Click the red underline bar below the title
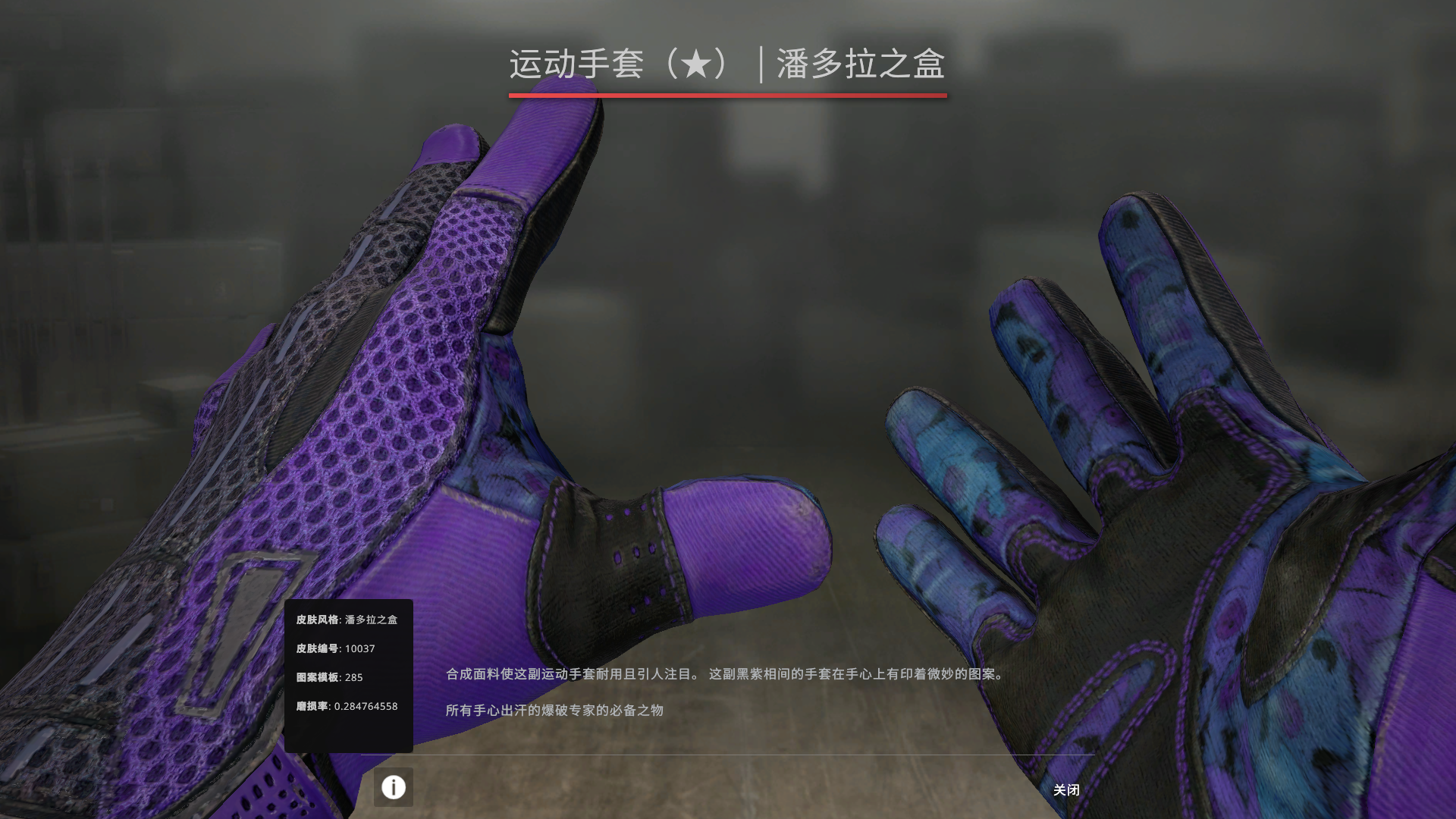The width and height of the screenshot is (1456, 819). pyautogui.click(x=728, y=96)
